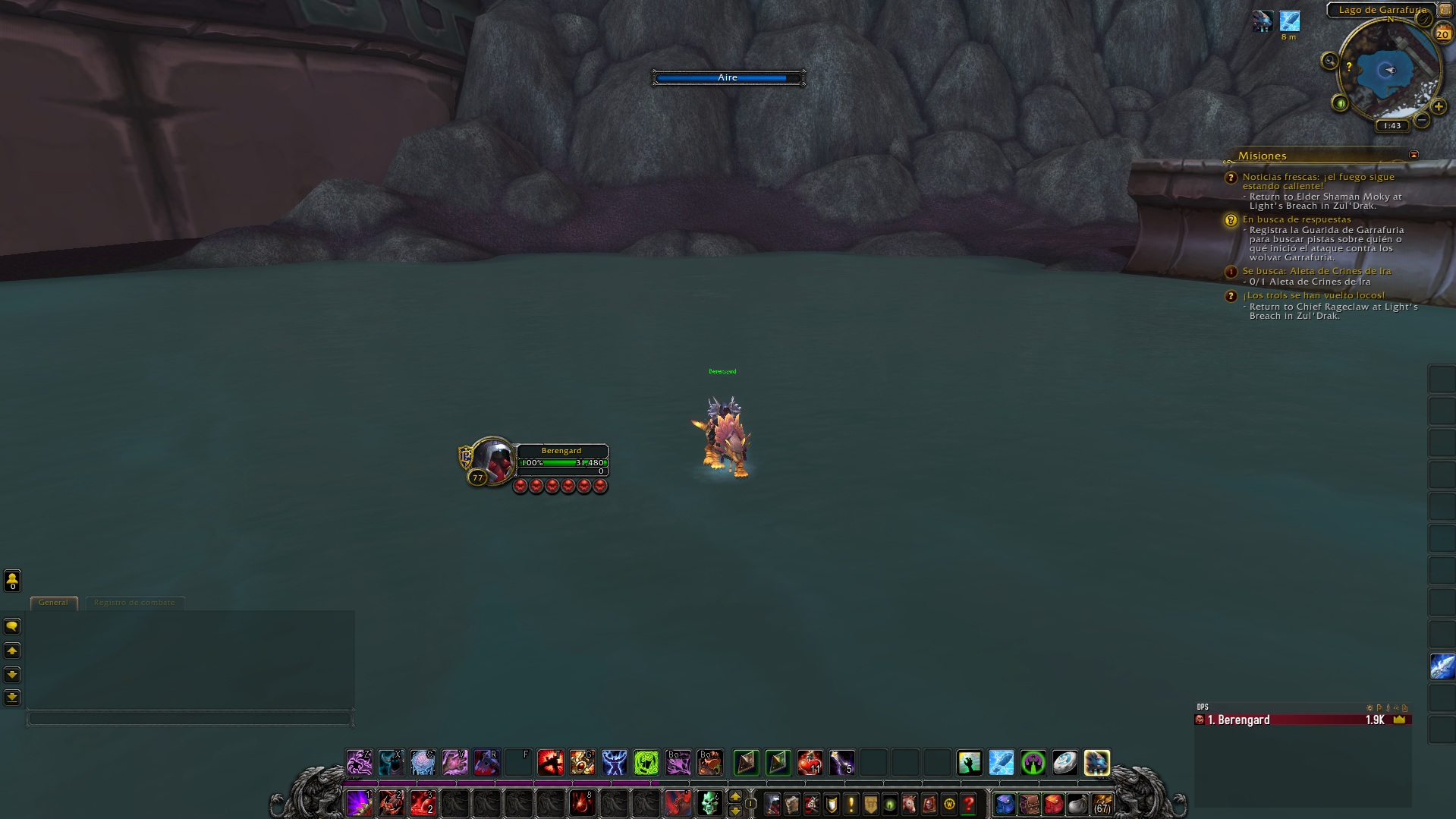Open the 'Se busca: Aleta de Crines de Ira' quest
The height and width of the screenshot is (819, 1456).
[1316, 271]
